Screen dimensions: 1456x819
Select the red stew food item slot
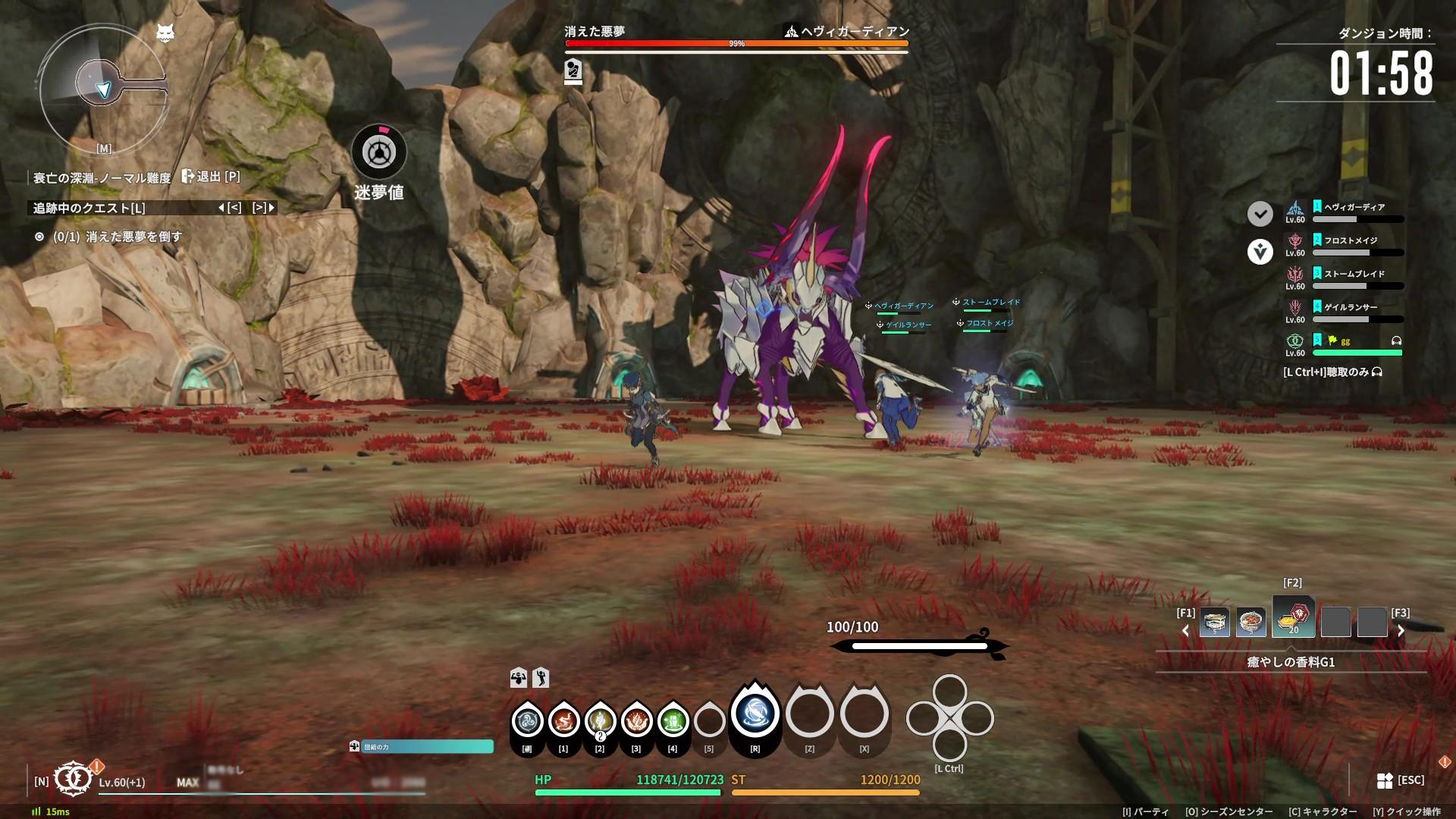pos(1250,623)
